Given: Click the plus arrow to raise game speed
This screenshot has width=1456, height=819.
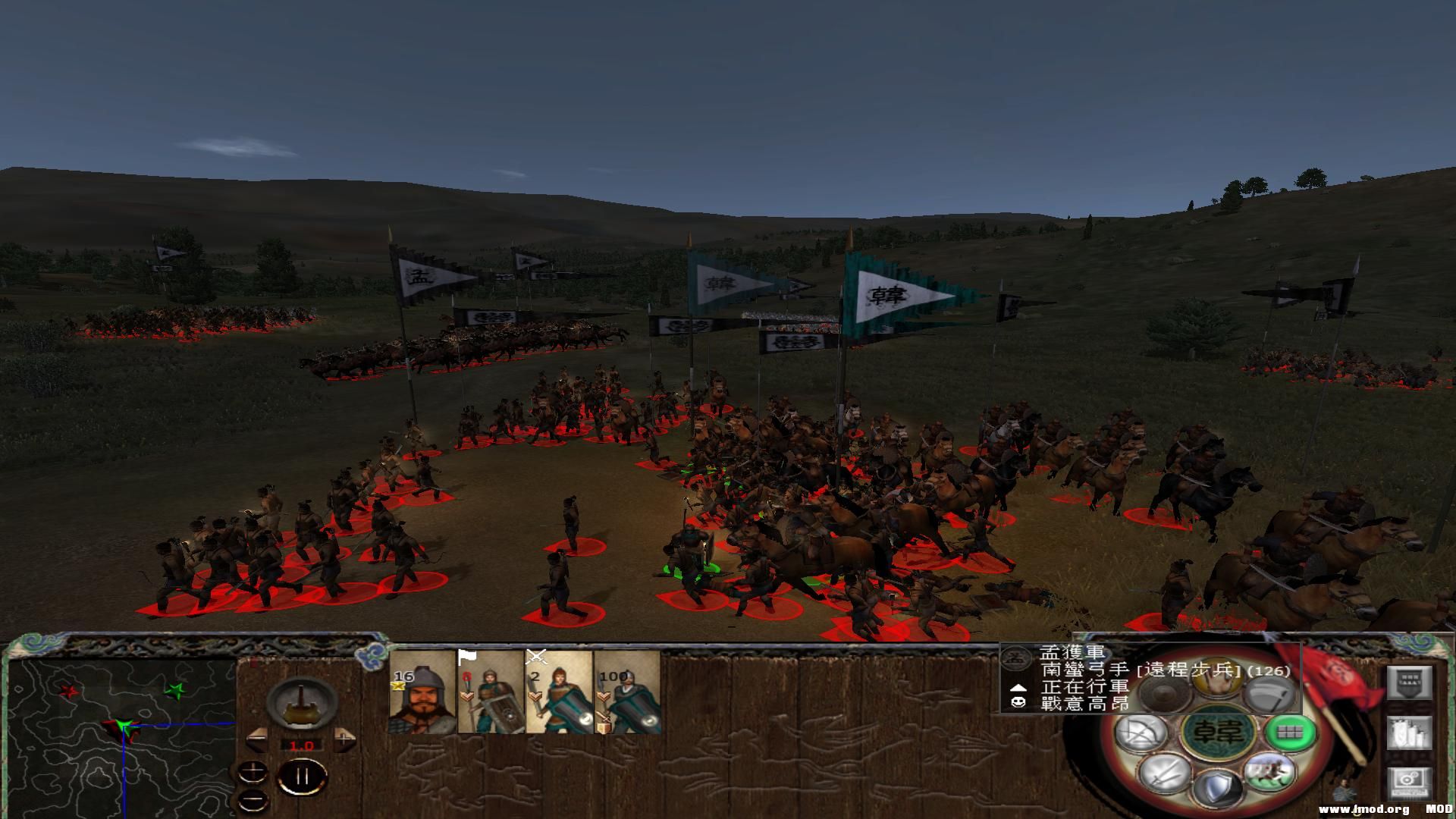Looking at the screenshot, I should (x=344, y=739).
